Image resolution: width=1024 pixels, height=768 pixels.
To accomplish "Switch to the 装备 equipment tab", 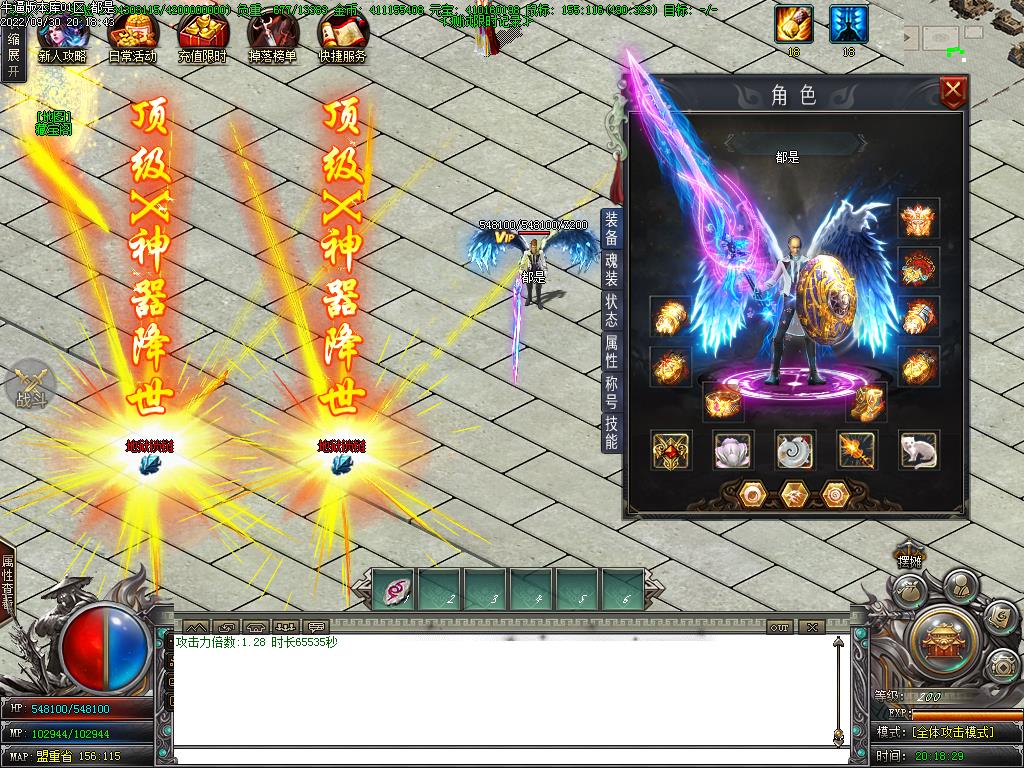I will click(611, 229).
